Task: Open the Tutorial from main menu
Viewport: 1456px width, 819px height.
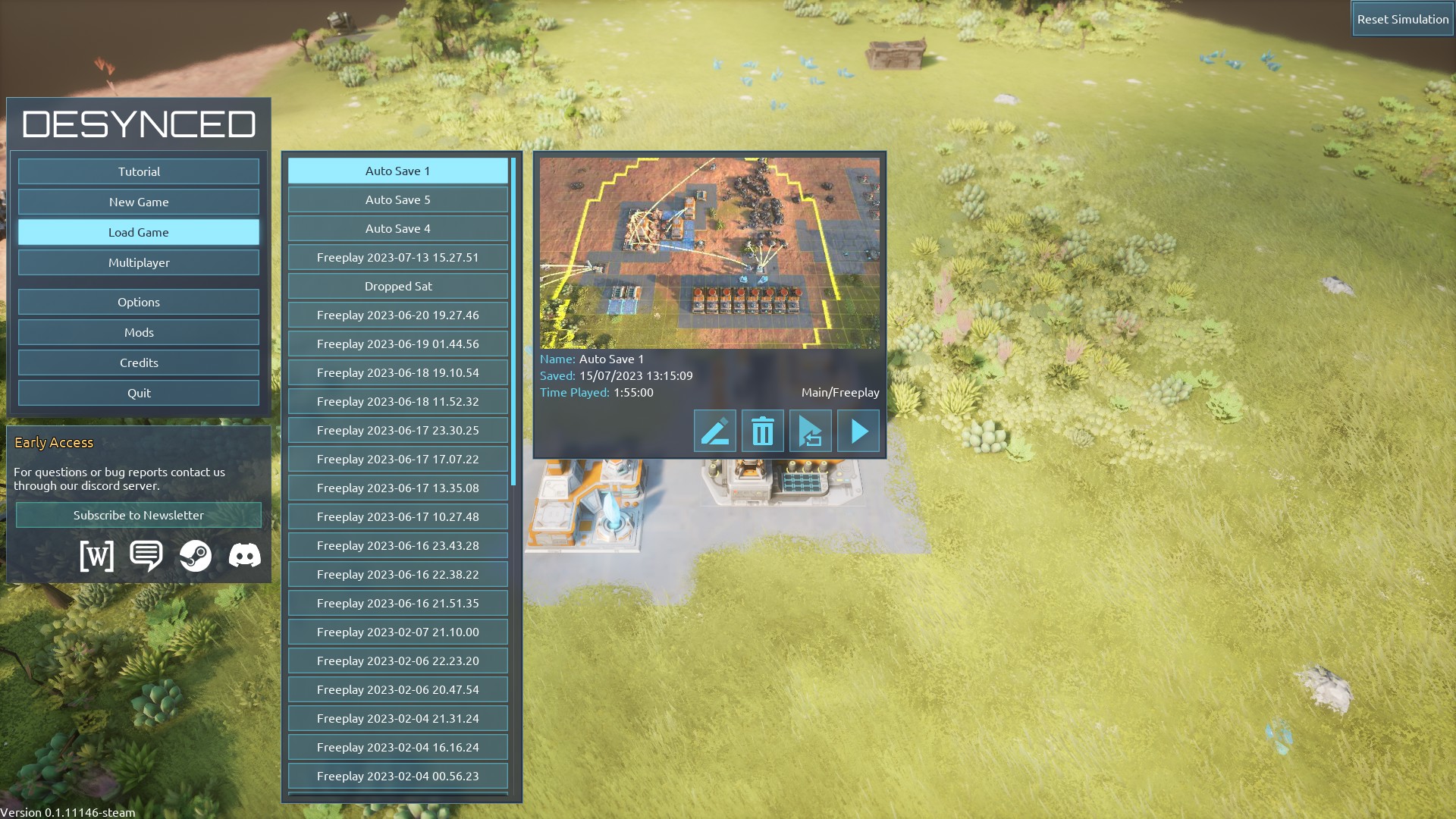Action: tap(139, 171)
